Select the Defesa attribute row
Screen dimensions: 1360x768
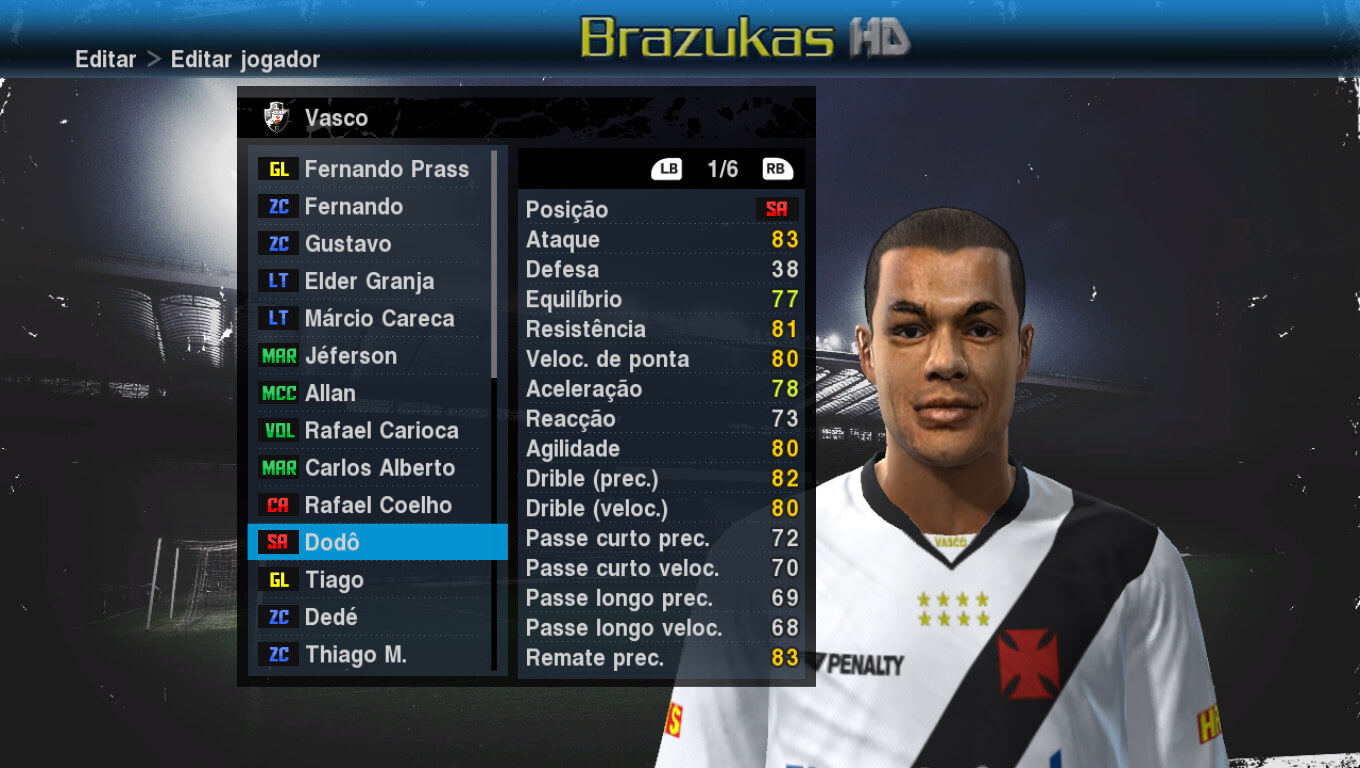coord(661,270)
